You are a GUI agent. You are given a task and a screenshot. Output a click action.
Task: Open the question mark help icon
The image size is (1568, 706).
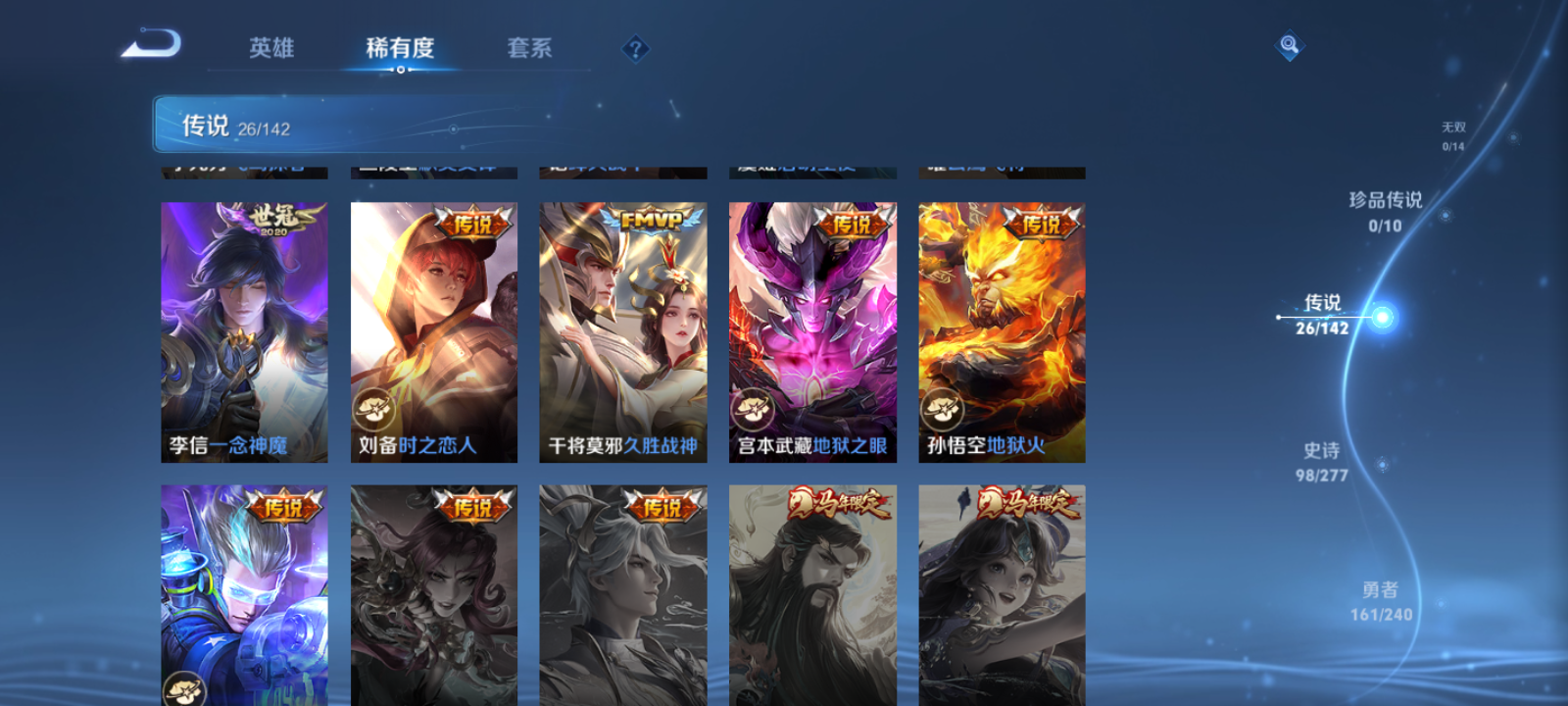[635, 47]
